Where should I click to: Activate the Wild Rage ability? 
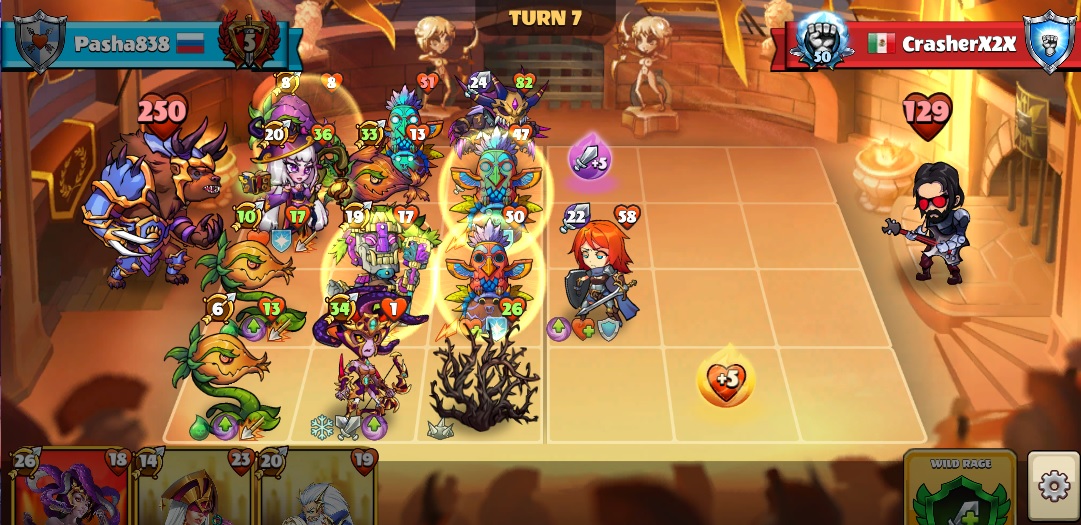[959, 492]
